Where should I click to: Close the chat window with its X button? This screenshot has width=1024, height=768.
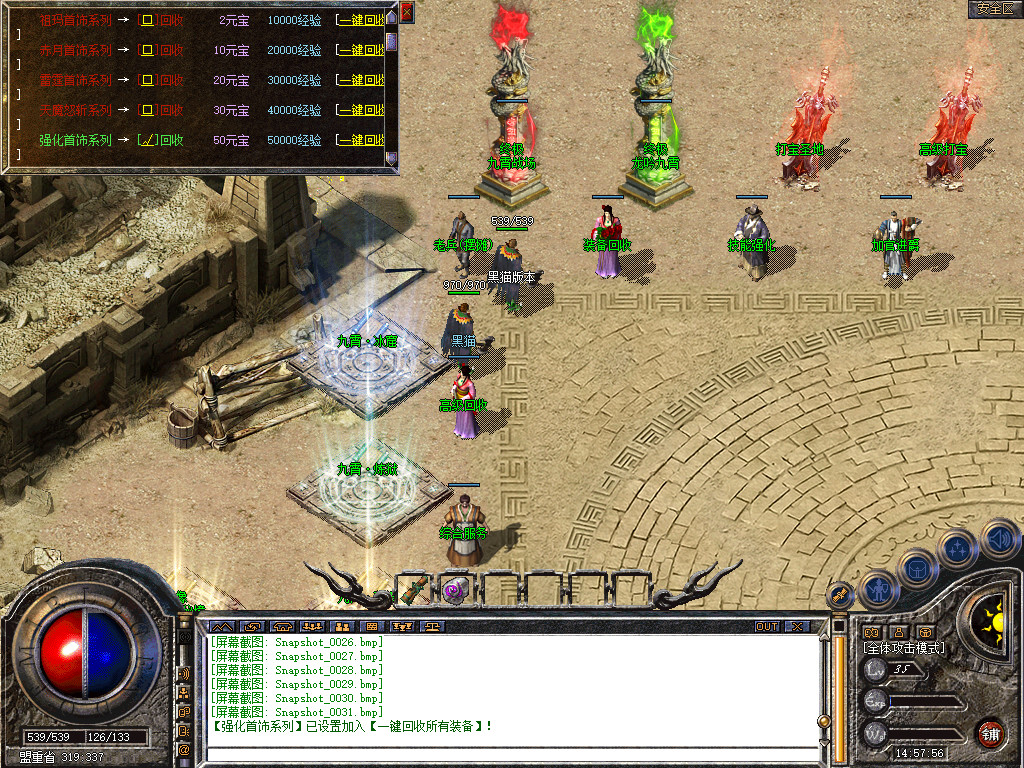tap(797, 627)
